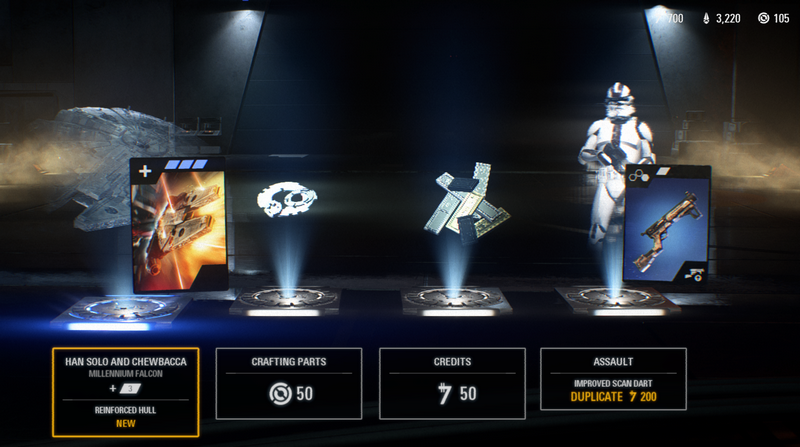Screen dimensions: 800x447
Task: Choose the Crafting Parts 50 reward panel
Action: 289,383
